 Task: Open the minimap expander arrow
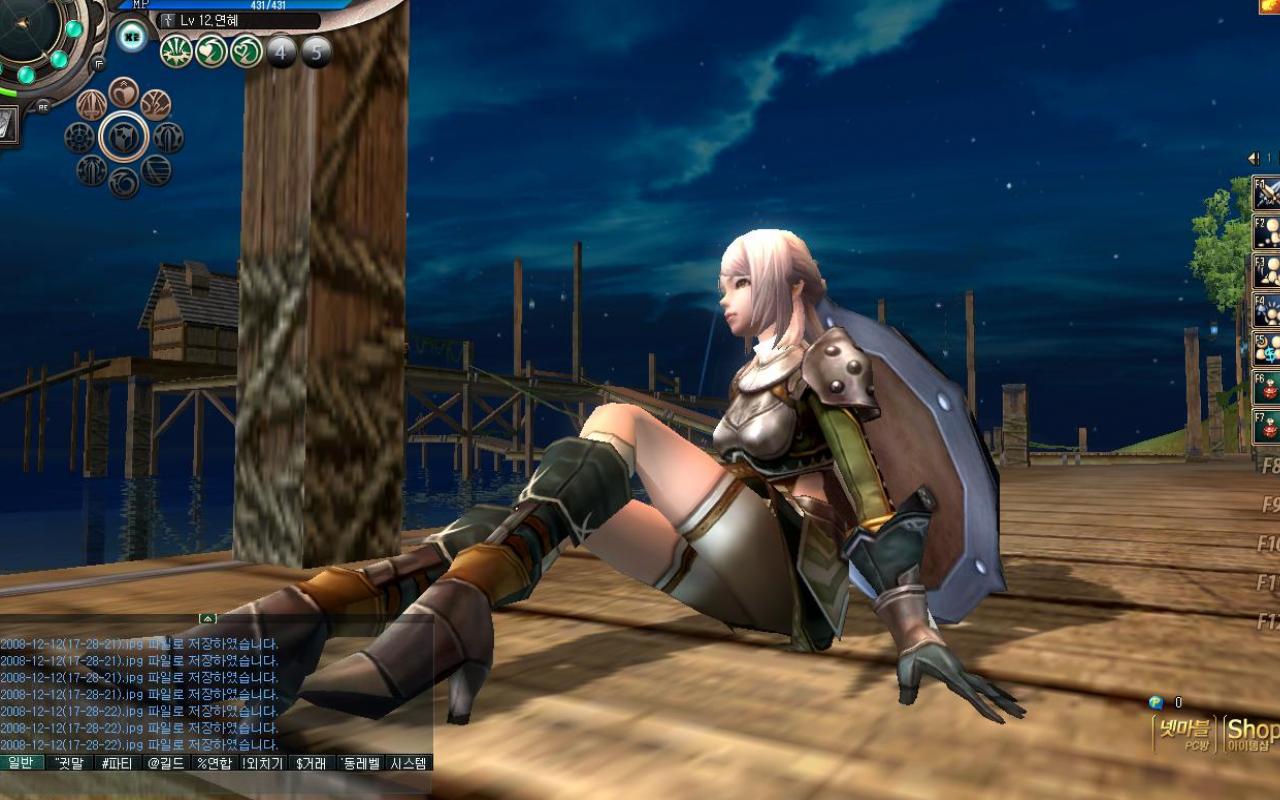(x=98, y=64)
